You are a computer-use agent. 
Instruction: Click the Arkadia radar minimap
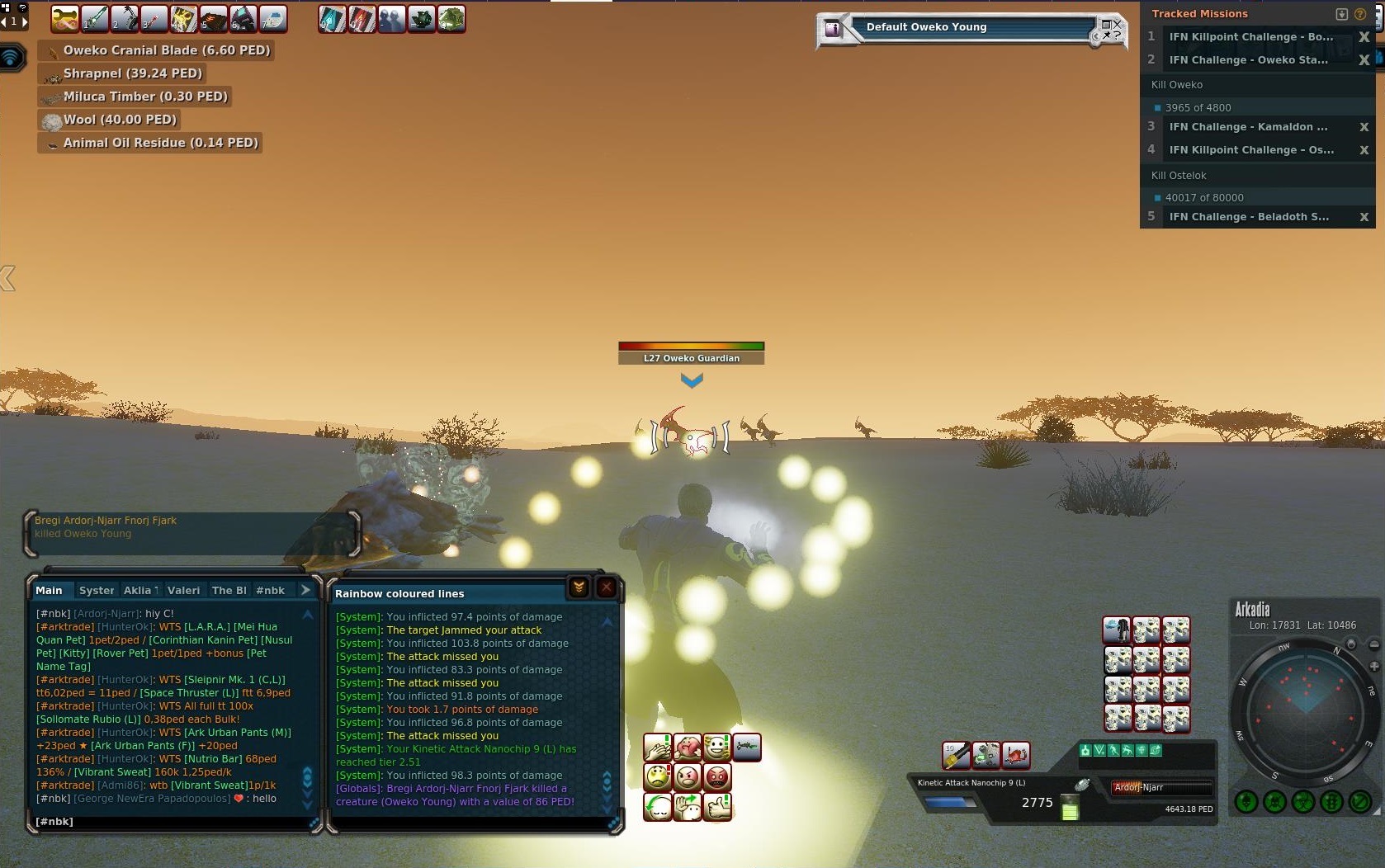click(x=1305, y=708)
